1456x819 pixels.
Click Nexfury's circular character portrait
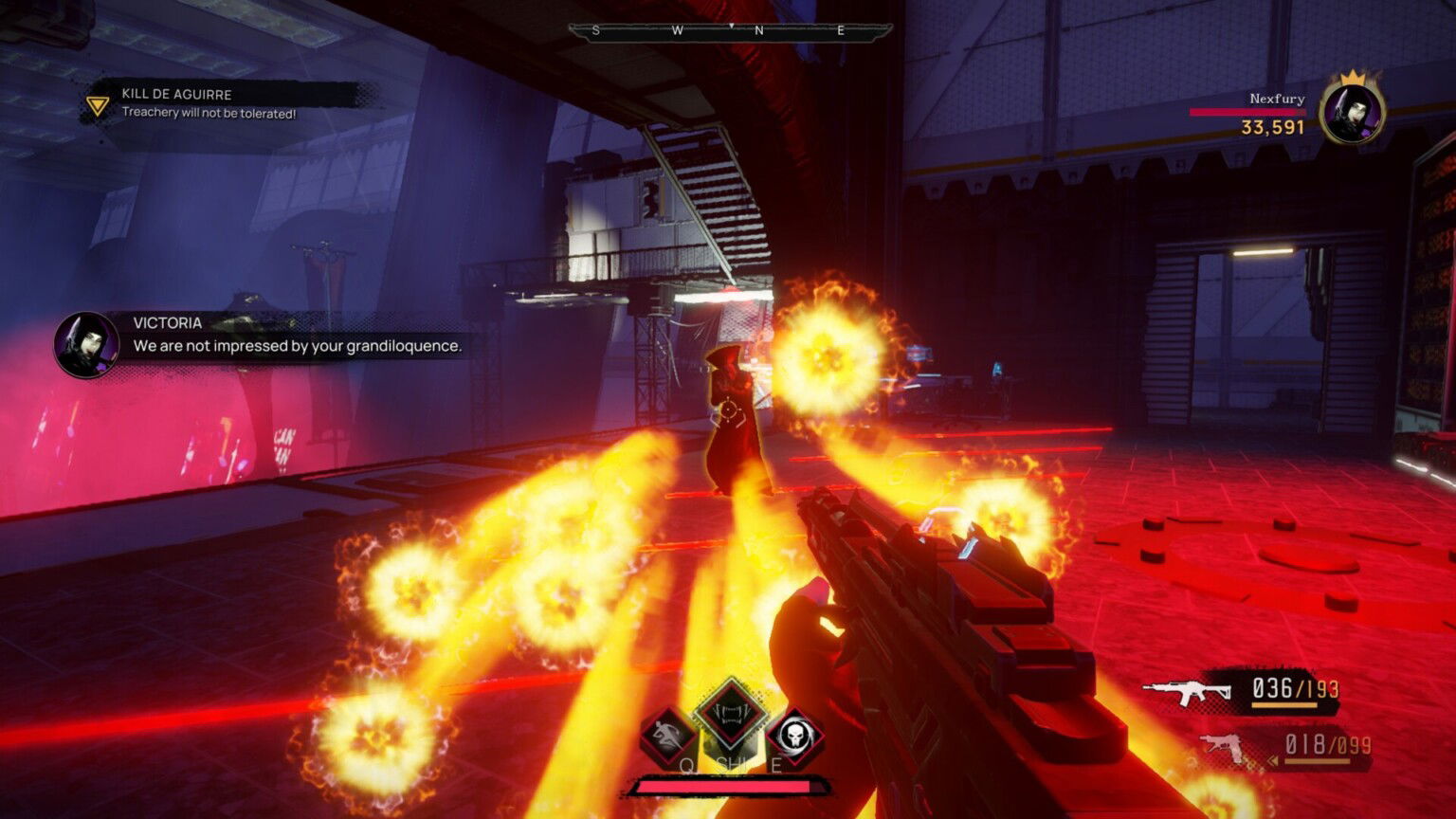point(1350,111)
